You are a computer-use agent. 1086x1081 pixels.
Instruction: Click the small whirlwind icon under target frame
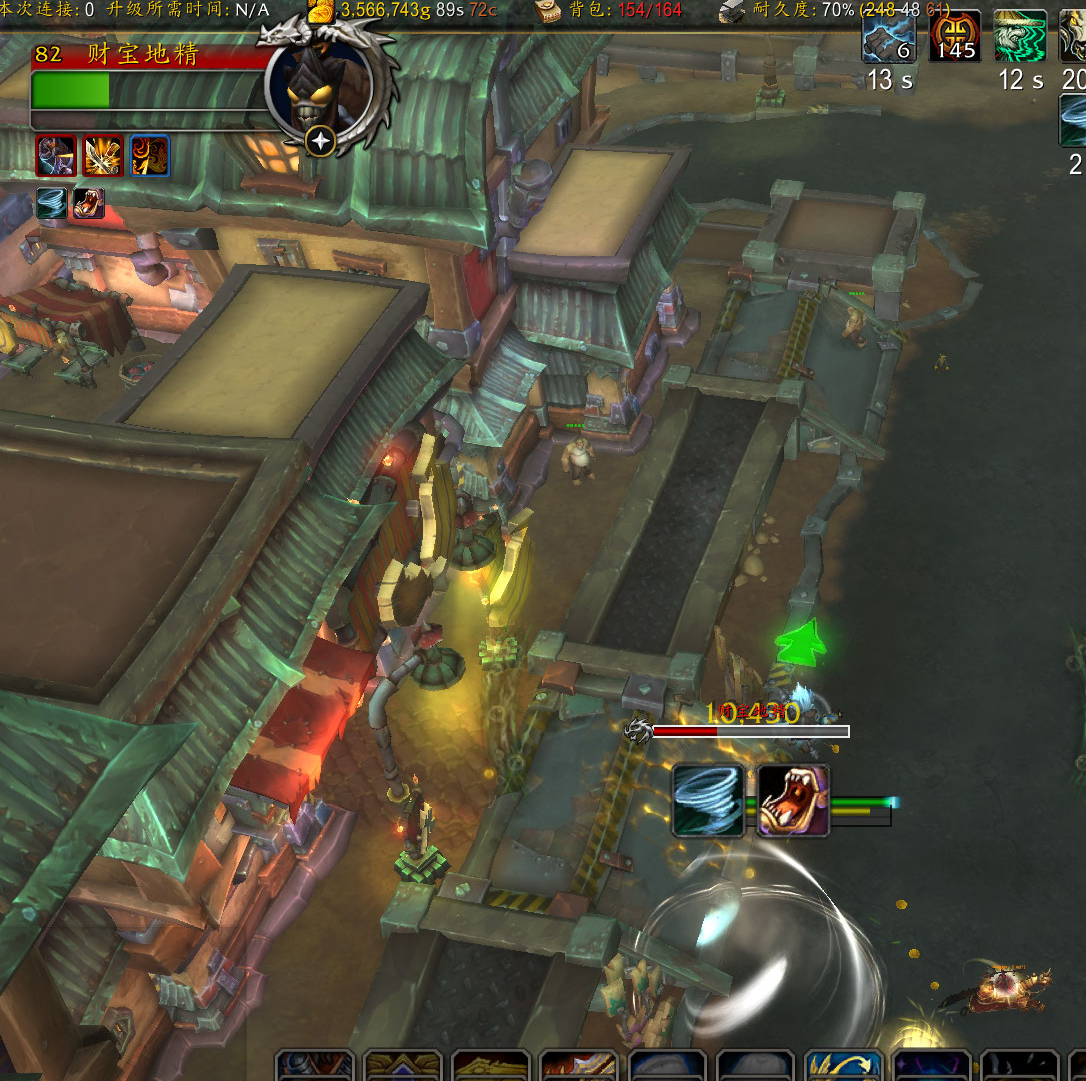coord(52,203)
